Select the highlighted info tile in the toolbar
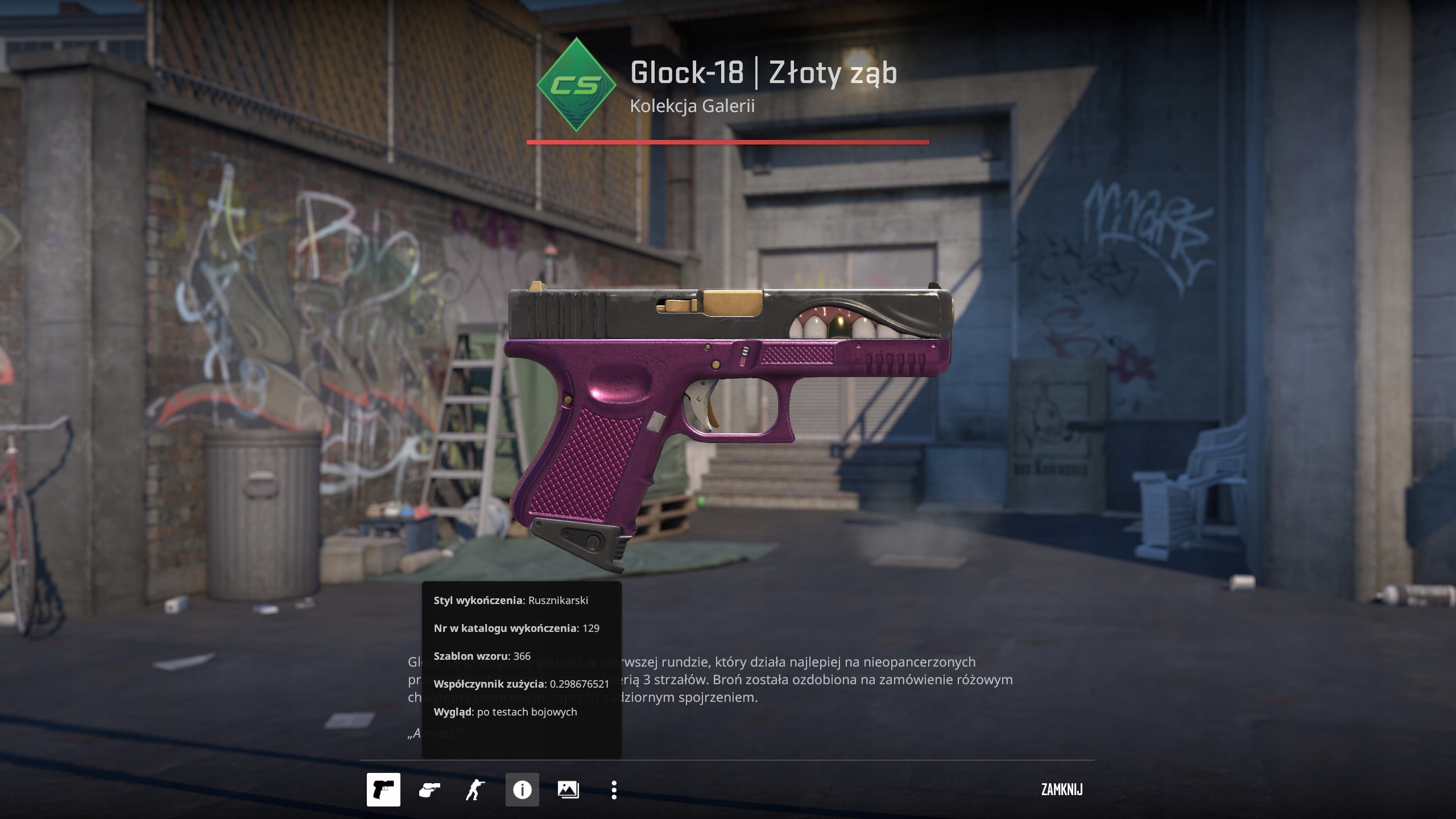The width and height of the screenshot is (1456, 819). point(523,790)
